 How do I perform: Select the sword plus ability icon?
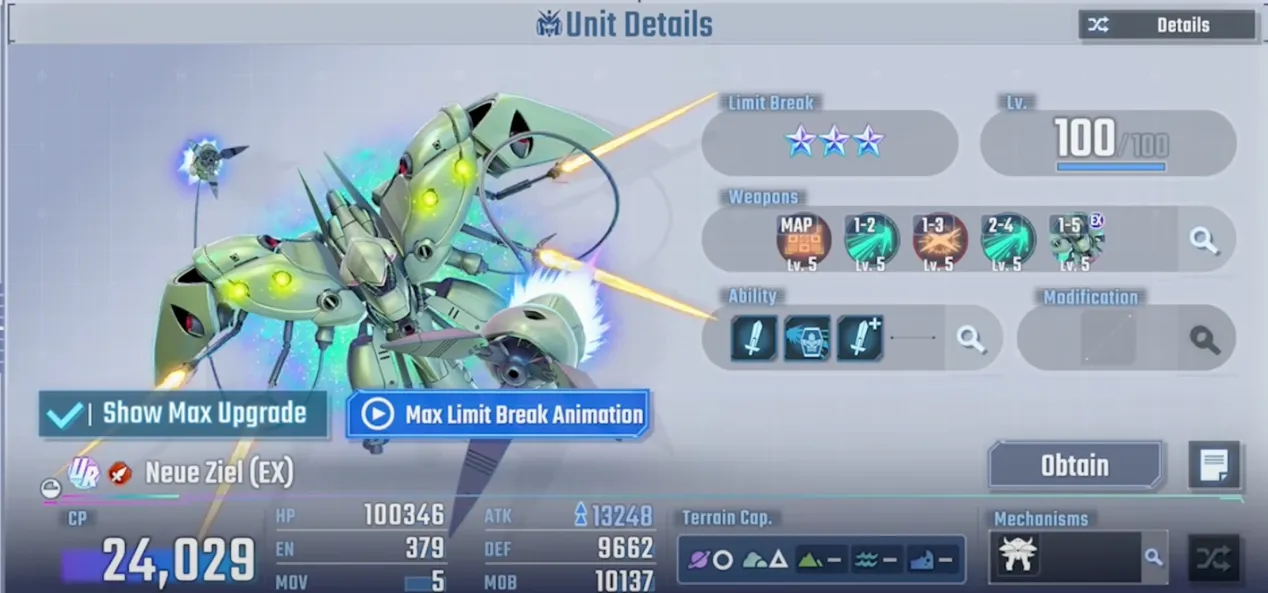[860, 338]
